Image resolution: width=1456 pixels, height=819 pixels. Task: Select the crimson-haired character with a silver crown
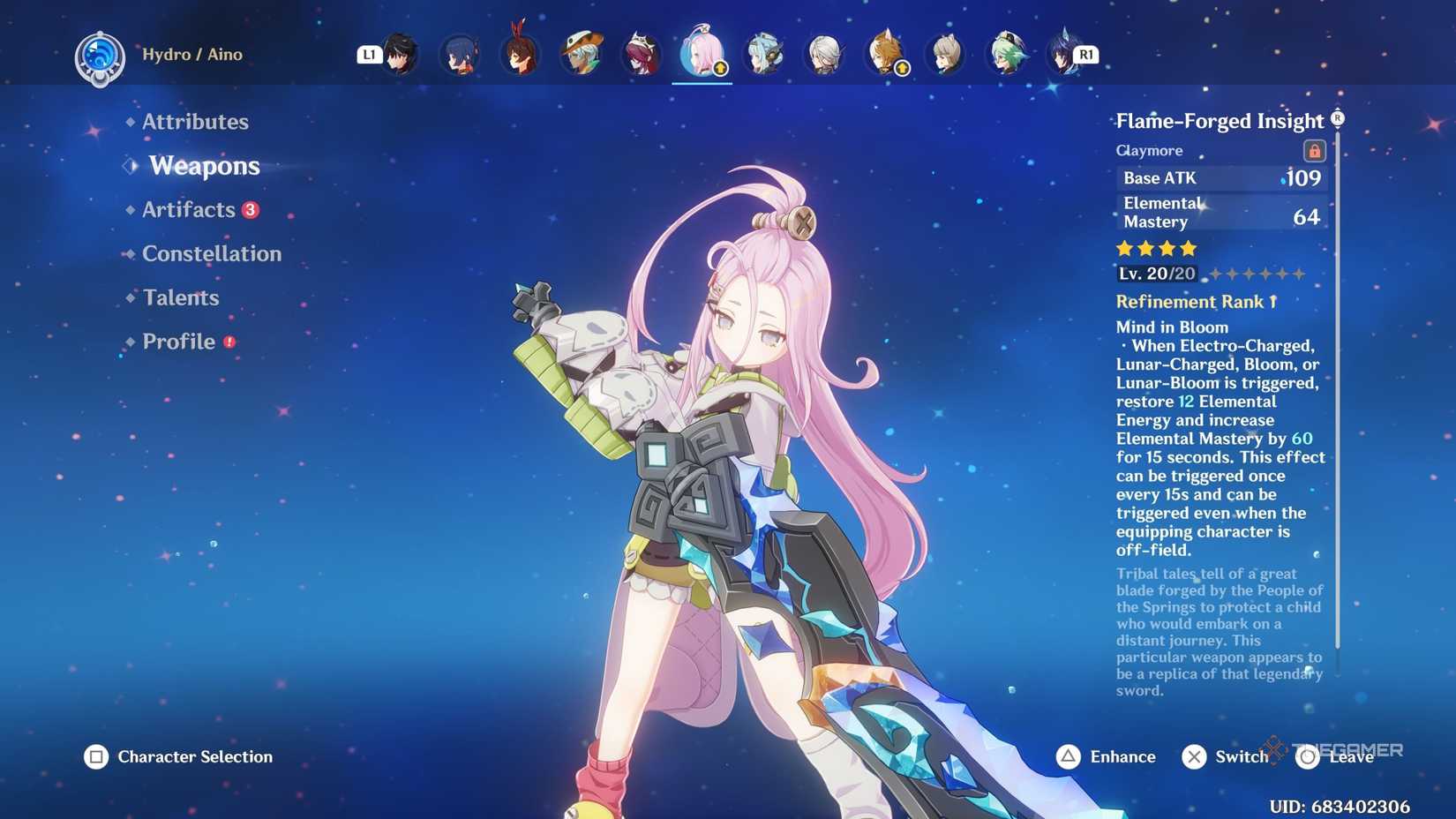coord(641,55)
